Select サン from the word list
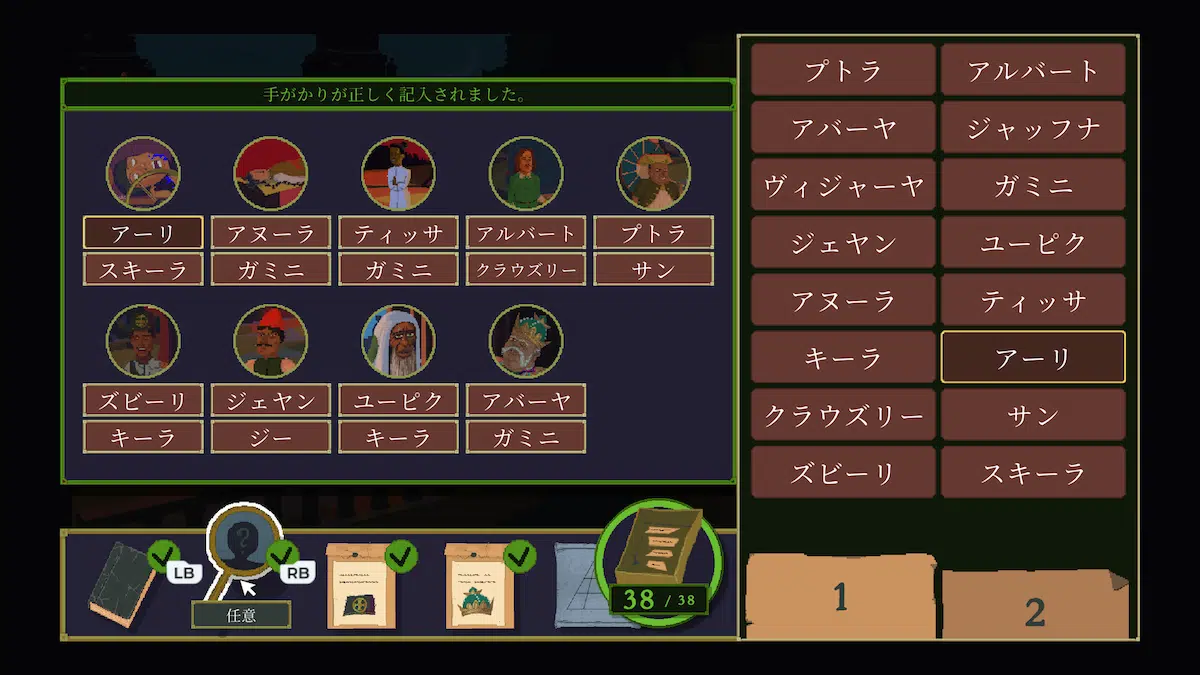The image size is (1200, 675). 1033,415
